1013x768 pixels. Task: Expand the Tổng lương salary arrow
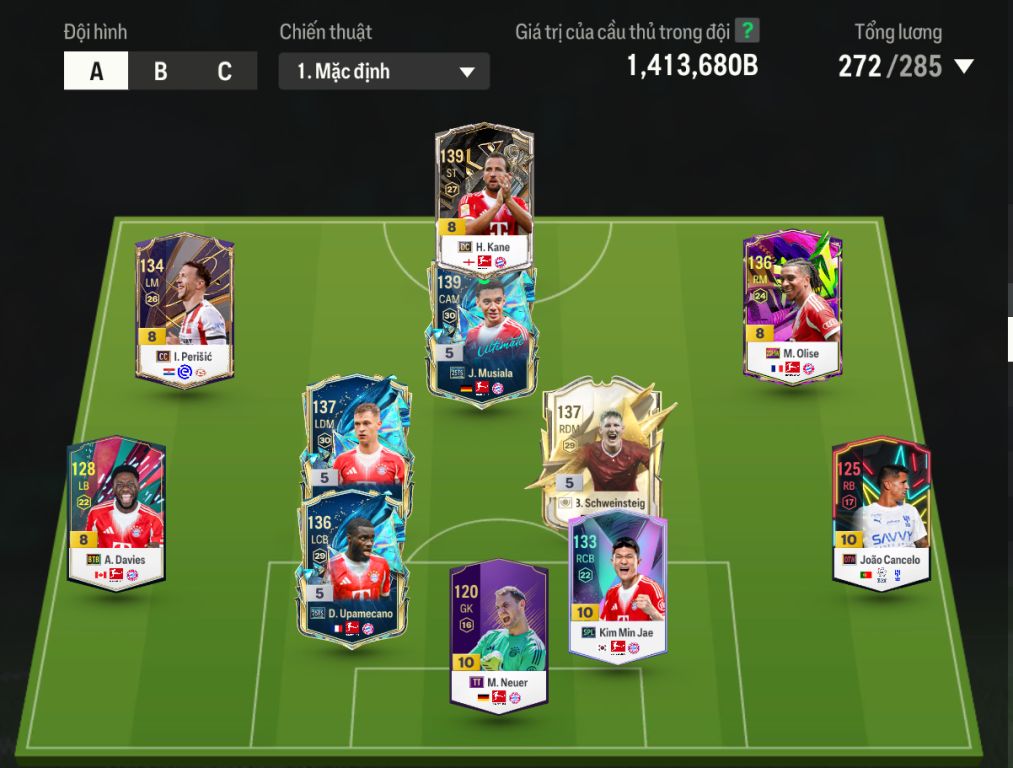pos(964,67)
